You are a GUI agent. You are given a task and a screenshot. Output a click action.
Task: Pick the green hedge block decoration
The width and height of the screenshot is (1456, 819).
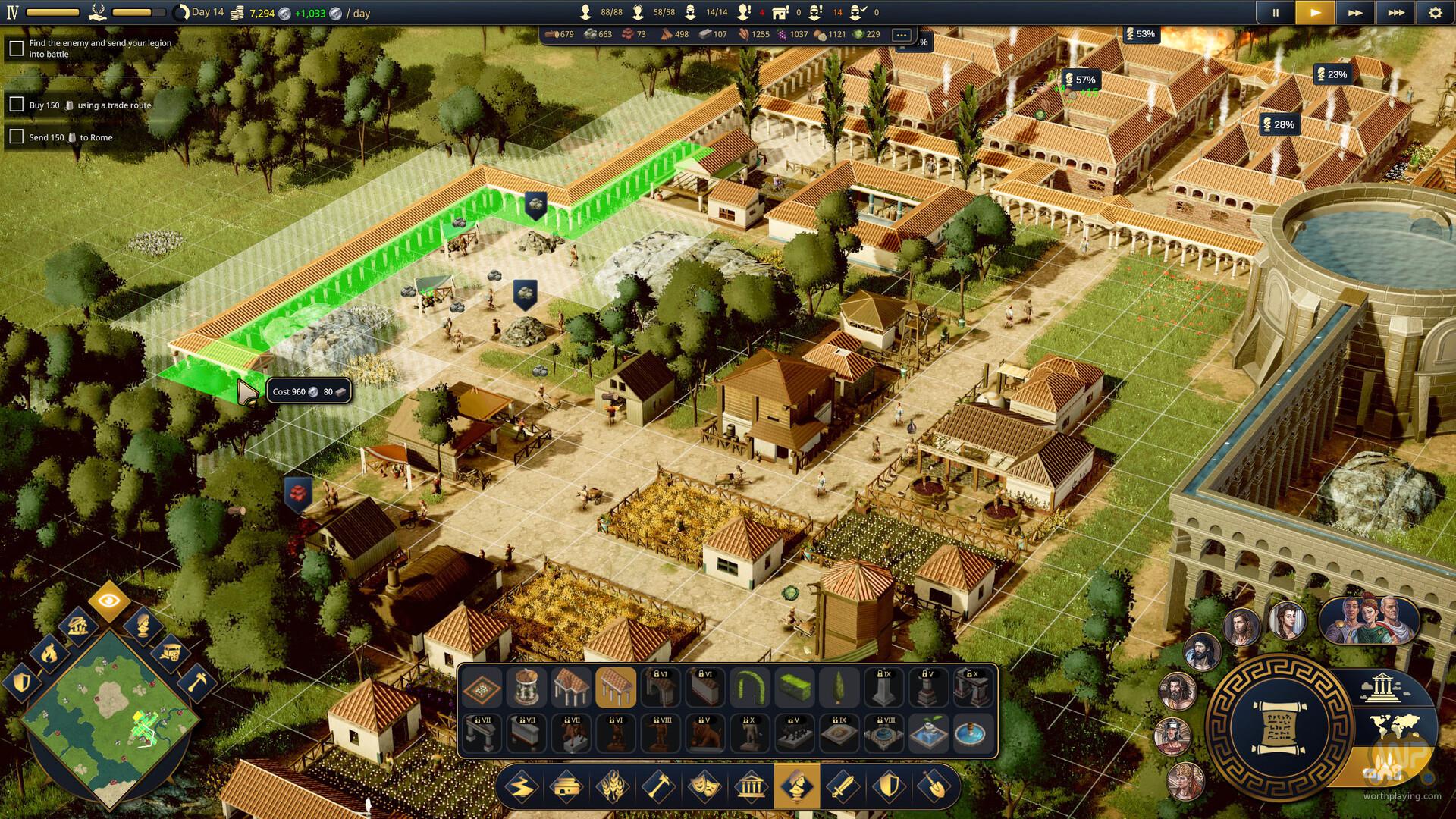[795, 688]
